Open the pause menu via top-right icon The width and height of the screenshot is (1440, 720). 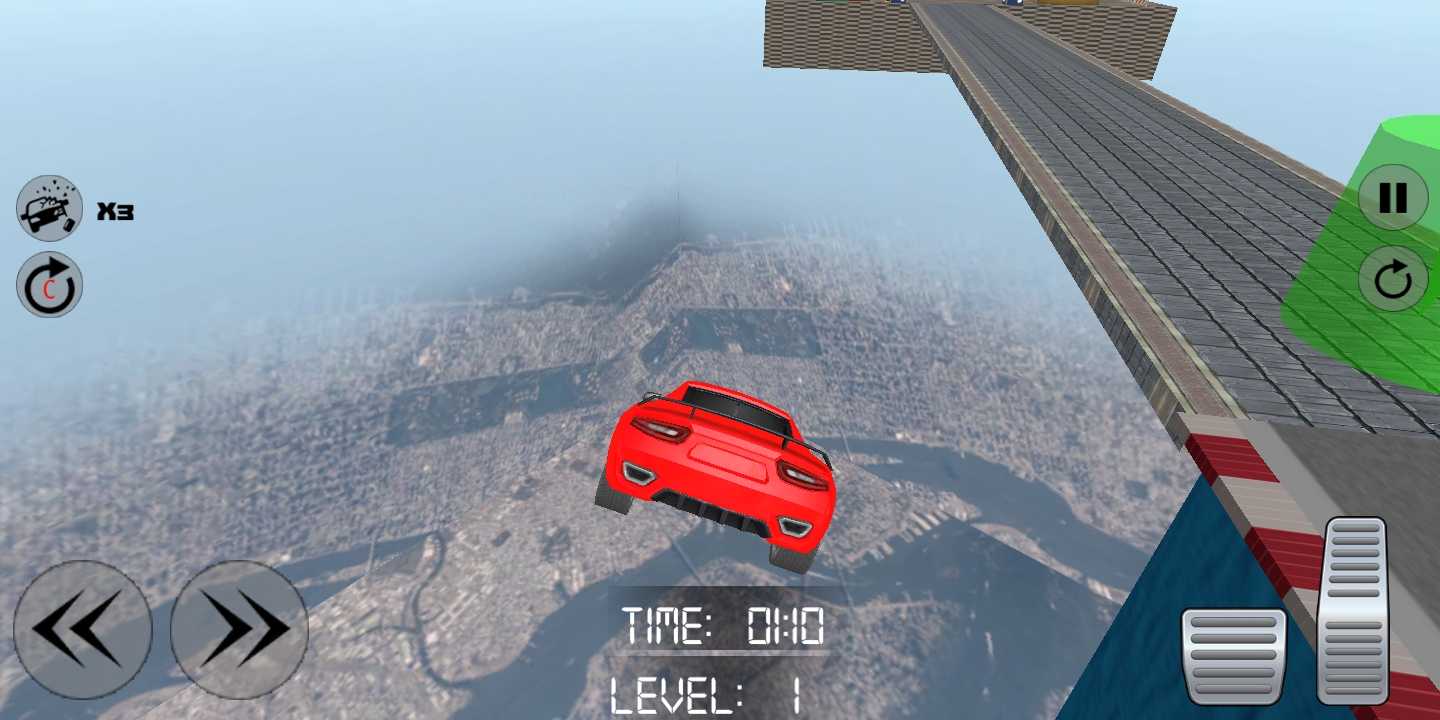1391,199
